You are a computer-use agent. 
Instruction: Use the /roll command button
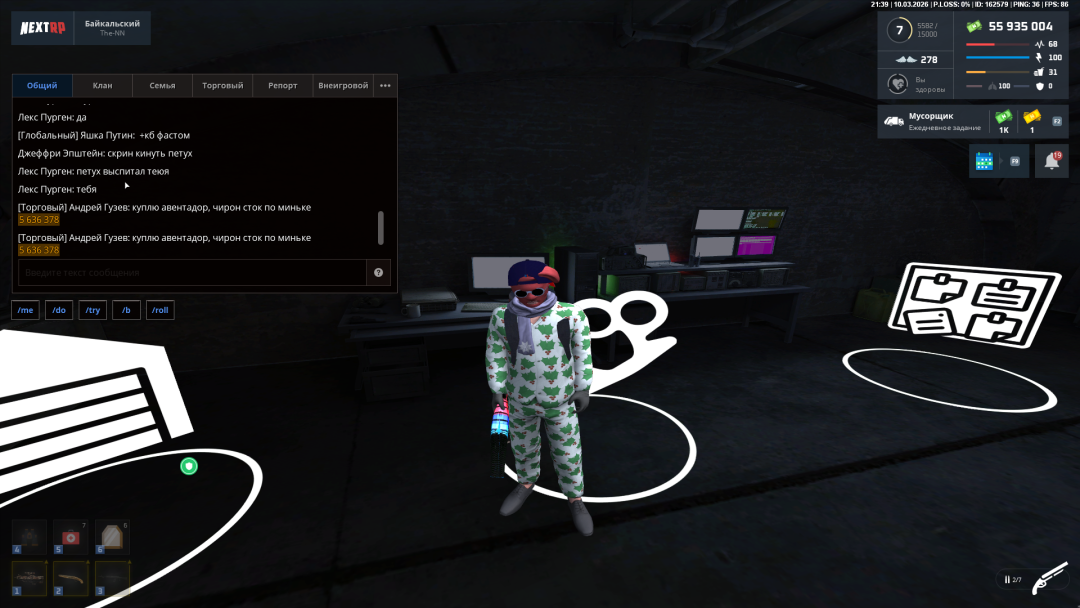(x=160, y=311)
